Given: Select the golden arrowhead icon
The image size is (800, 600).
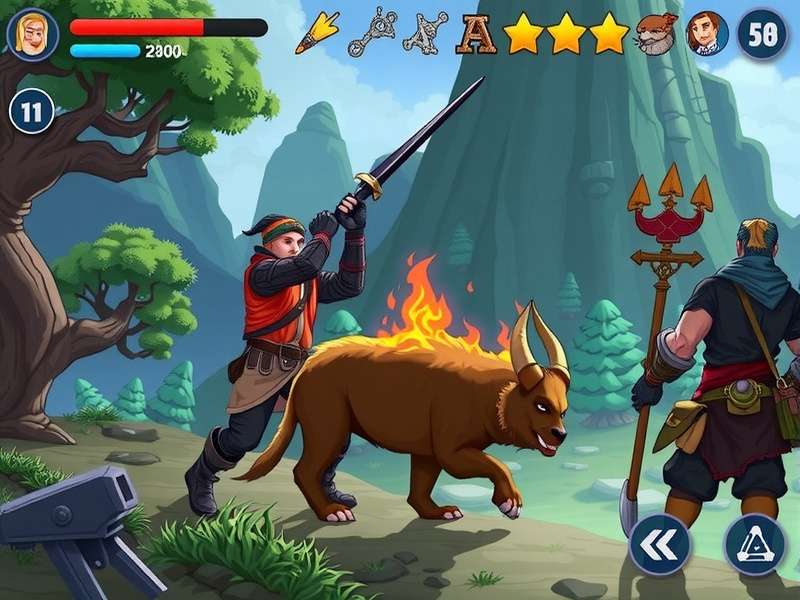Looking at the screenshot, I should tap(317, 33).
